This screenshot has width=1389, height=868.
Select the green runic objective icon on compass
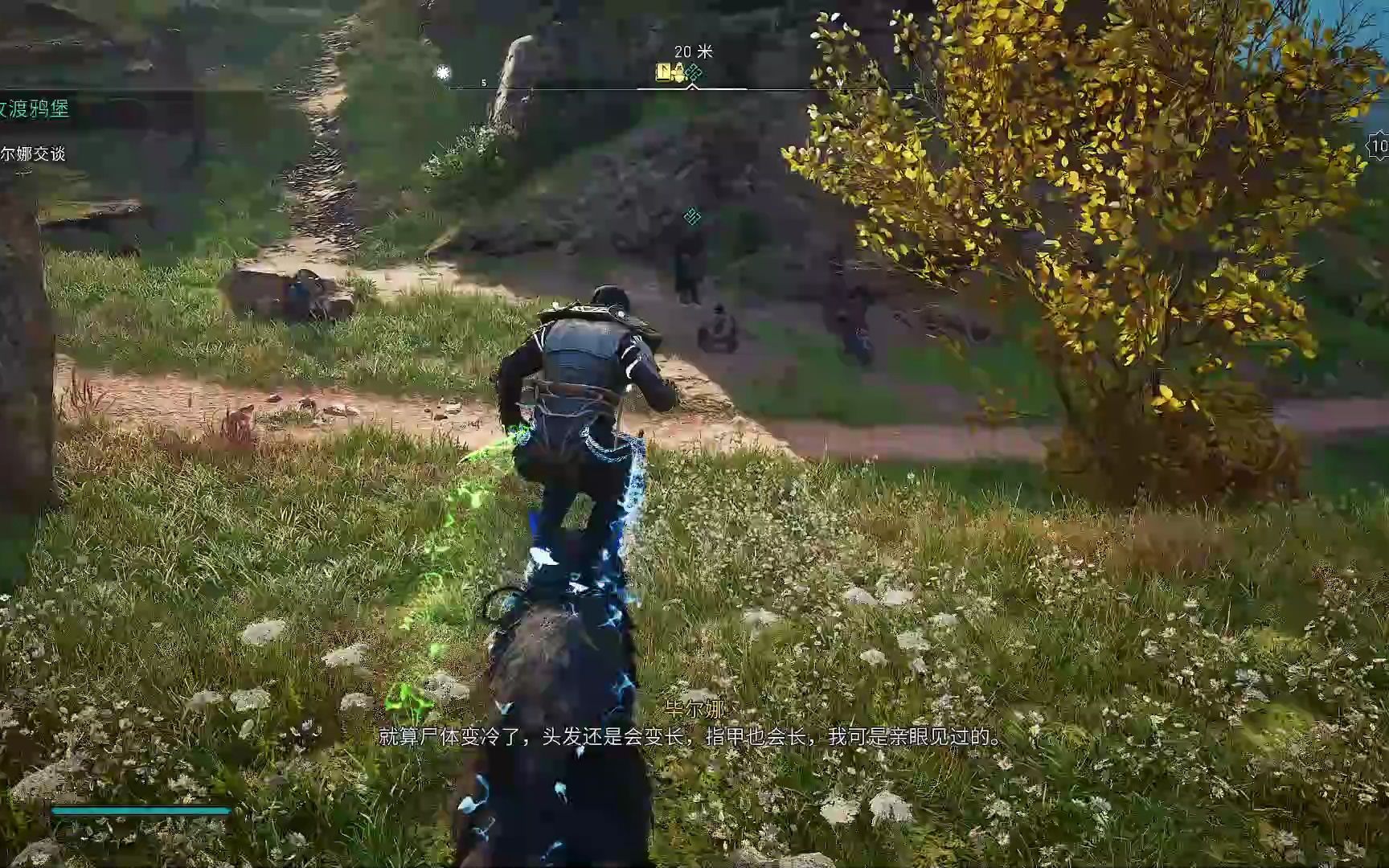tap(692, 72)
